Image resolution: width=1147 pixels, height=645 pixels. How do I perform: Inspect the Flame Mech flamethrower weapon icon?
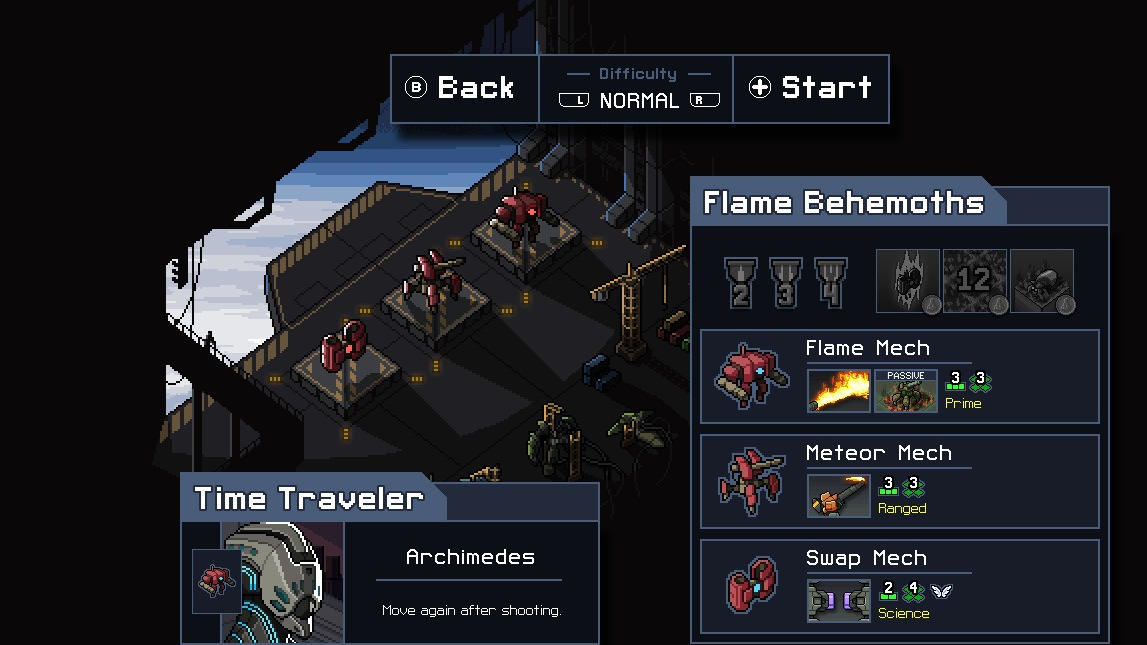[x=839, y=391]
